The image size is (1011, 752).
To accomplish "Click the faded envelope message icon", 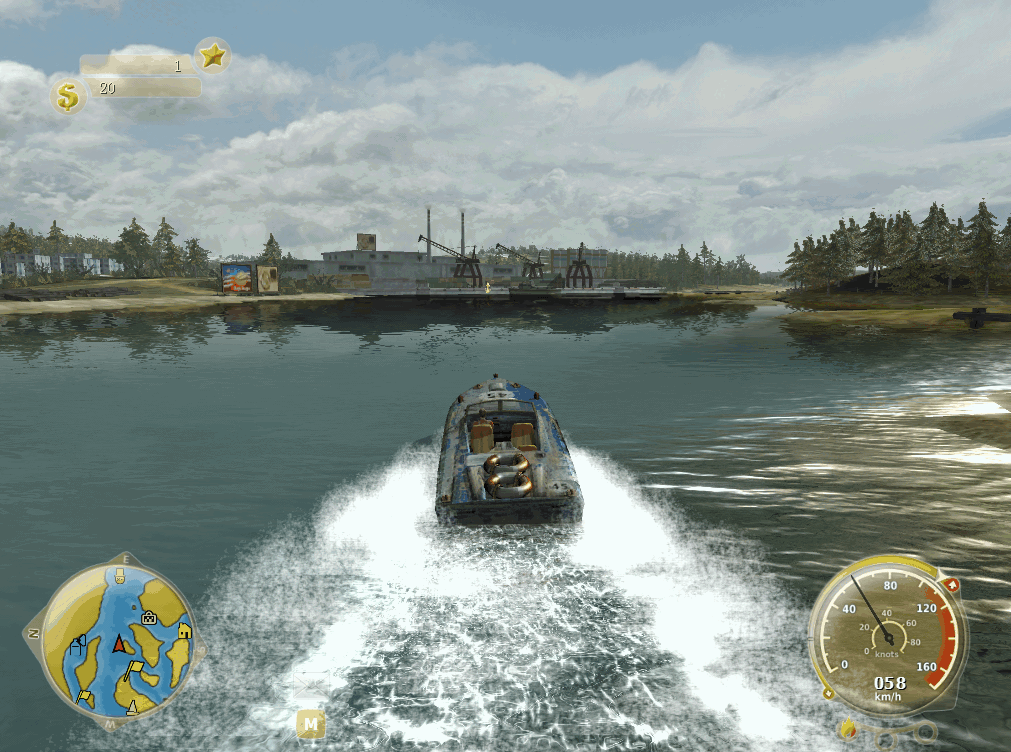I will click(x=311, y=685).
